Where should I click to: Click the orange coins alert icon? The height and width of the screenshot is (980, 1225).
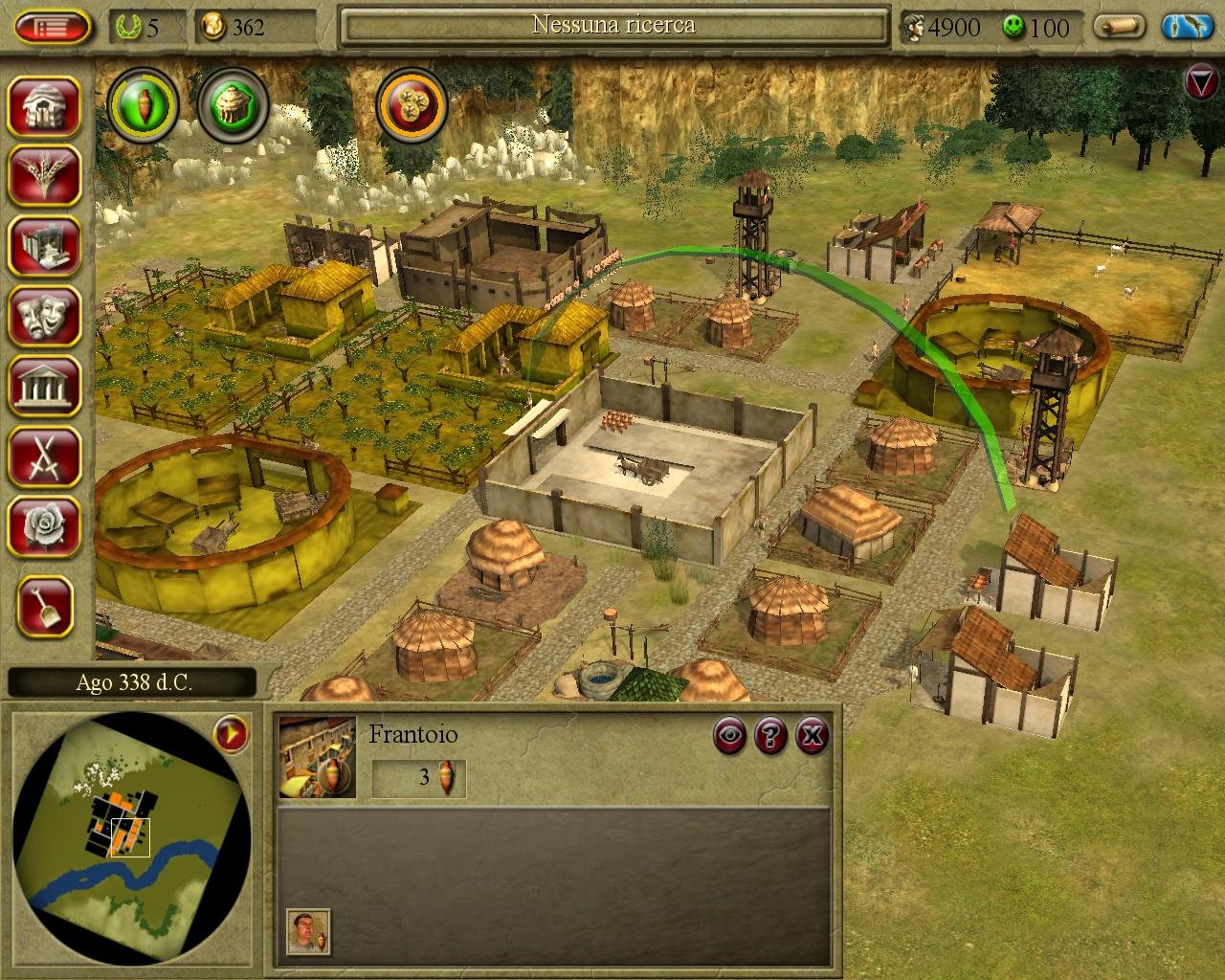tap(412, 102)
